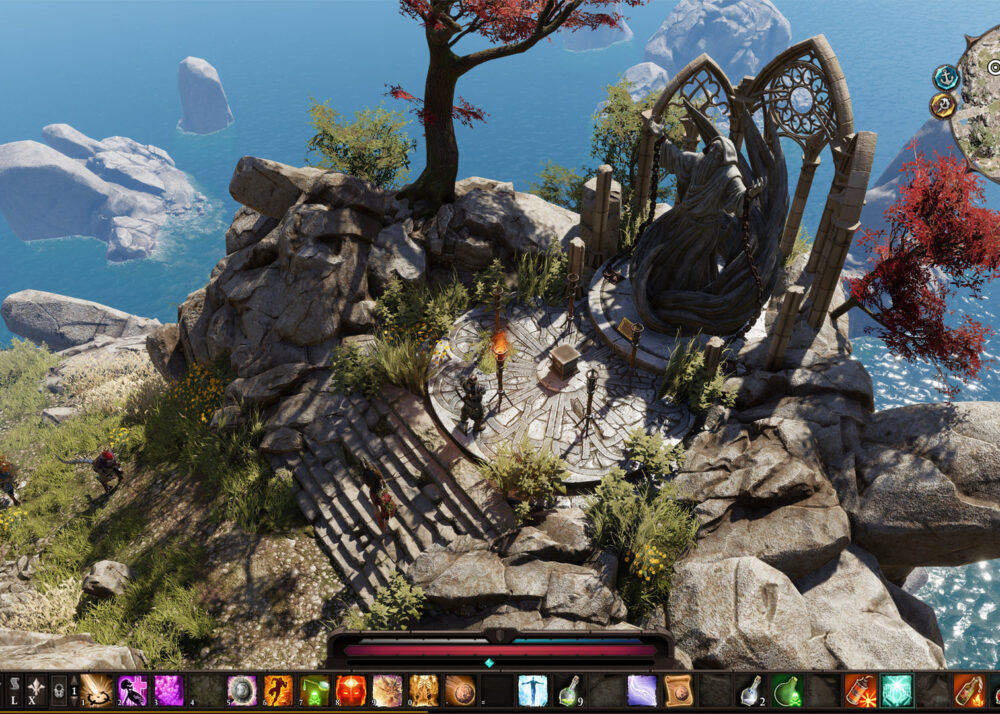The height and width of the screenshot is (714, 1000).
Task: Activate the blue glowing figure skill
Action: tap(532, 691)
